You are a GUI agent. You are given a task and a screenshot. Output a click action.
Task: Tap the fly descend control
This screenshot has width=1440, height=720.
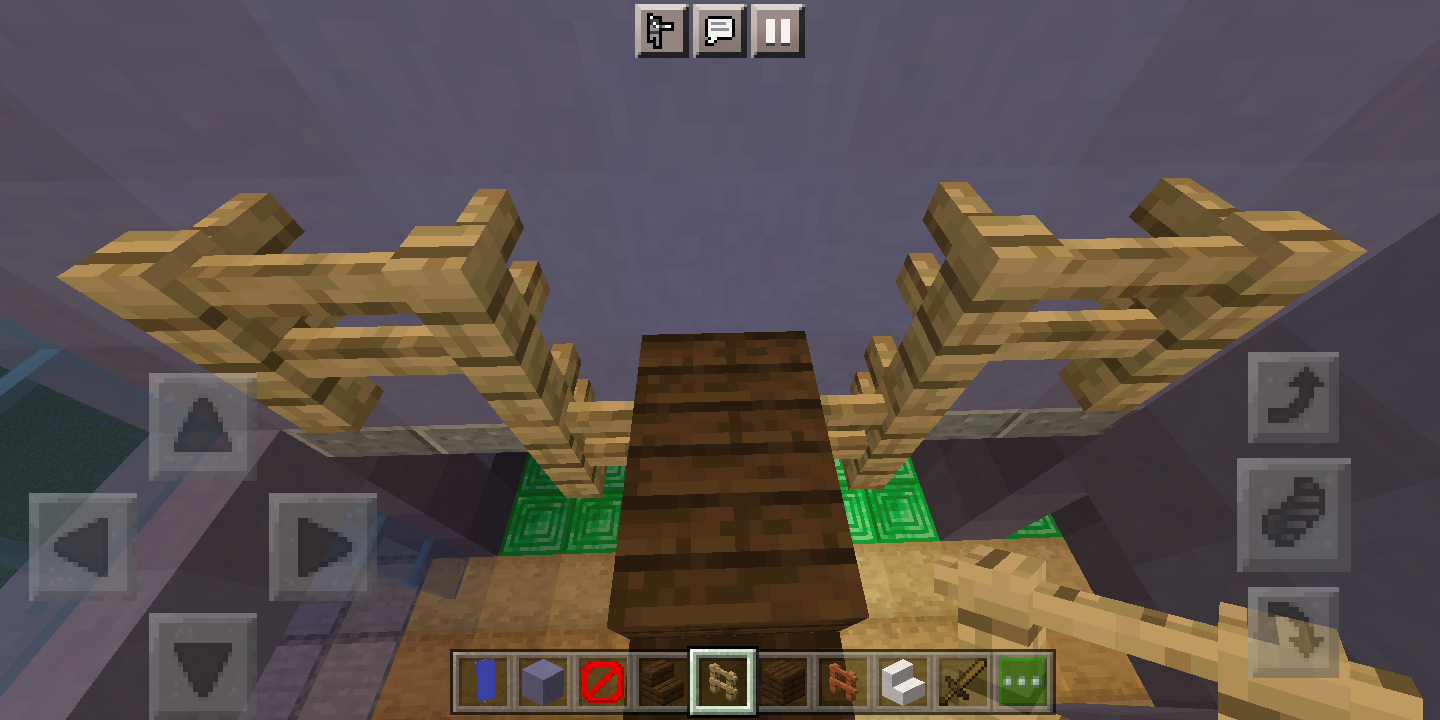click(x=1295, y=630)
